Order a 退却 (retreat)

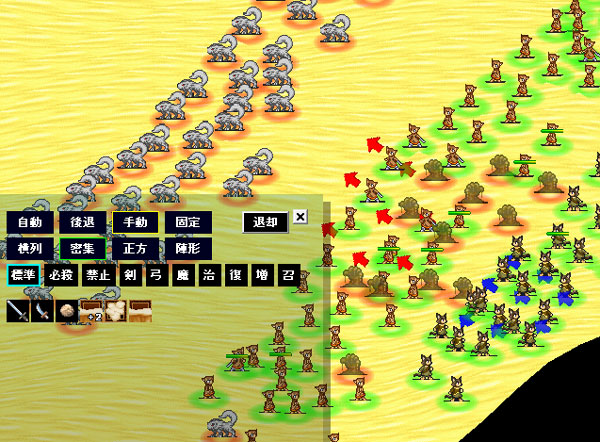point(266,222)
